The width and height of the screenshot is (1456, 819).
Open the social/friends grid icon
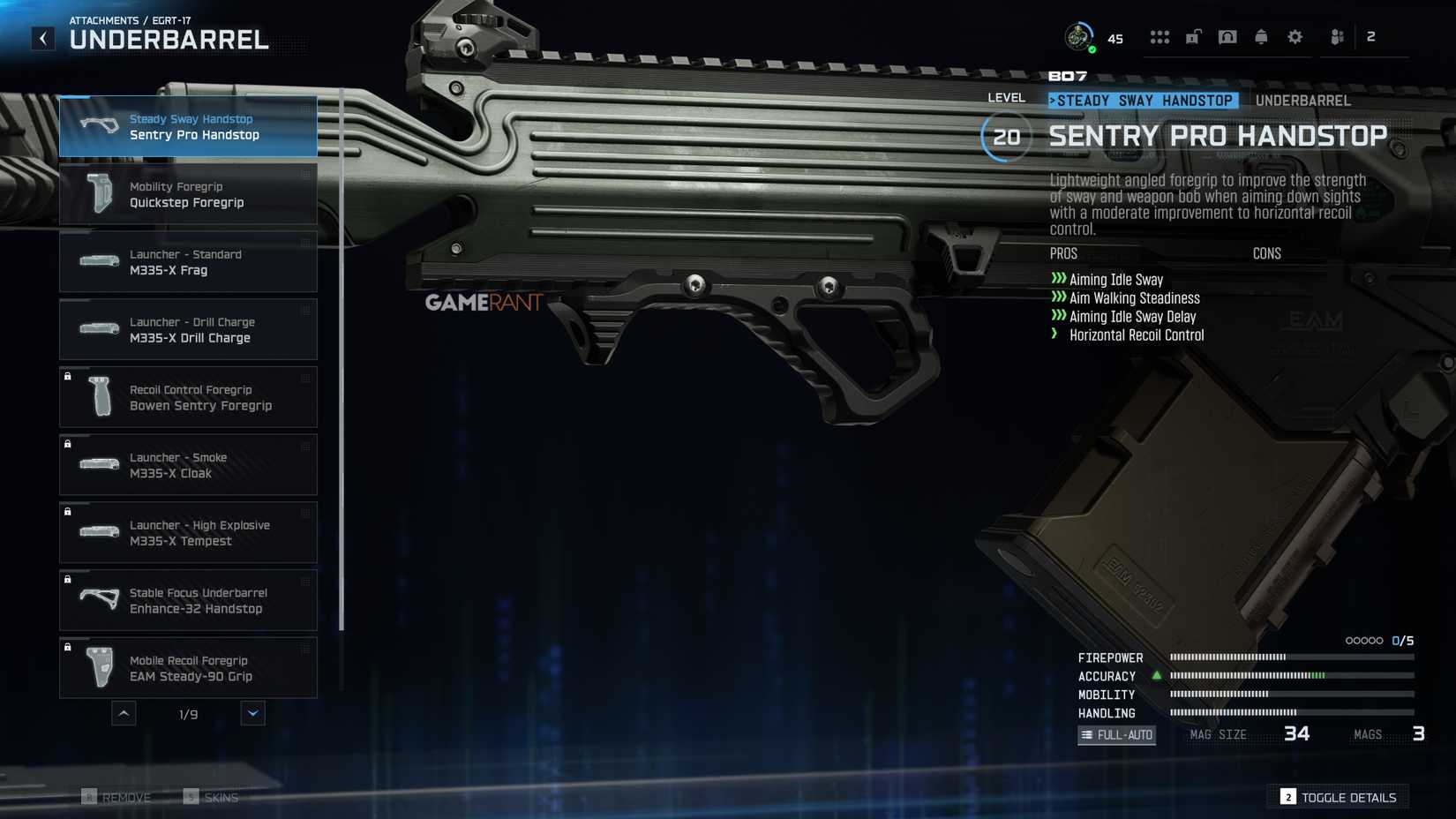[1160, 37]
